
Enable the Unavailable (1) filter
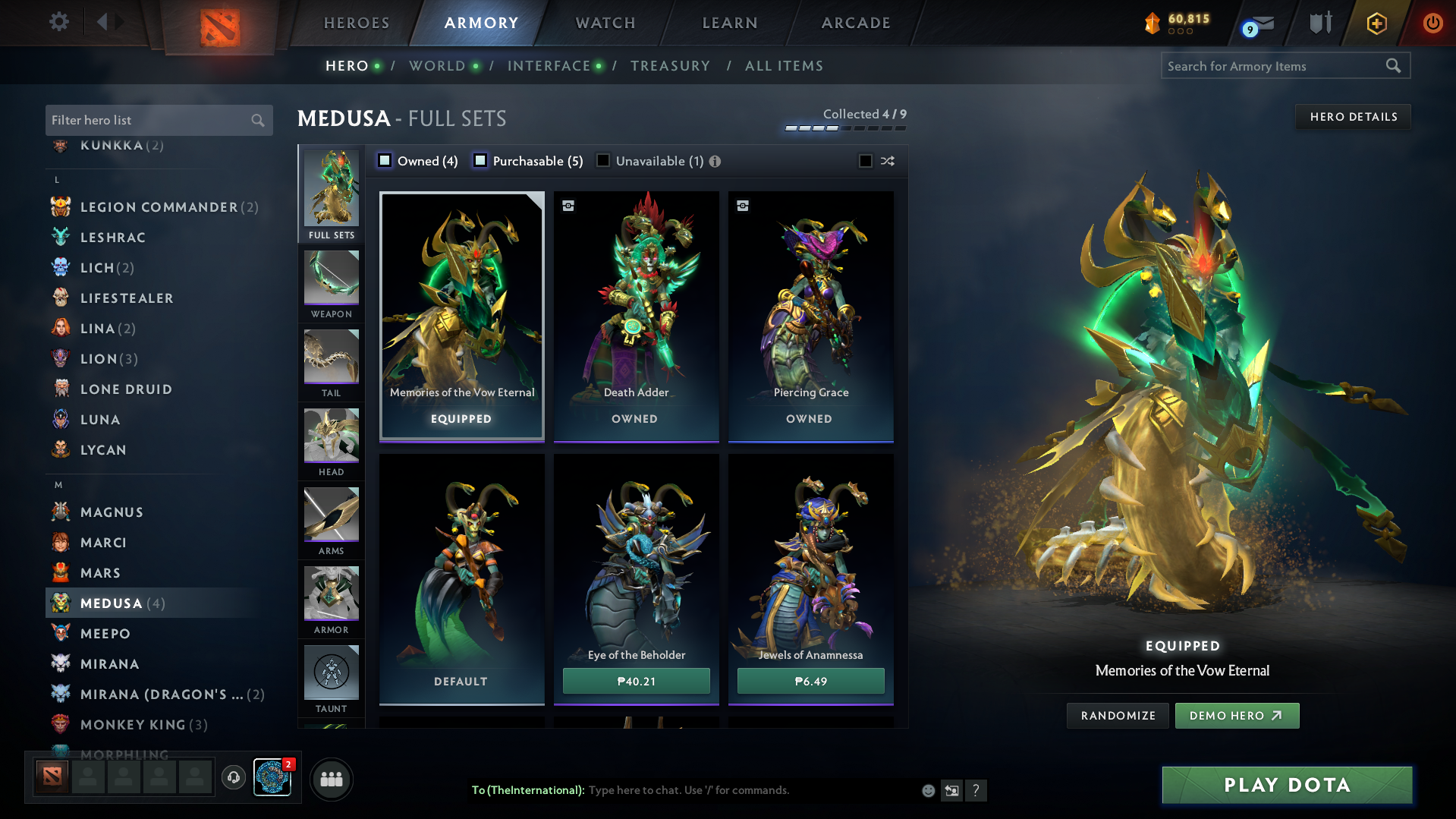coord(602,160)
